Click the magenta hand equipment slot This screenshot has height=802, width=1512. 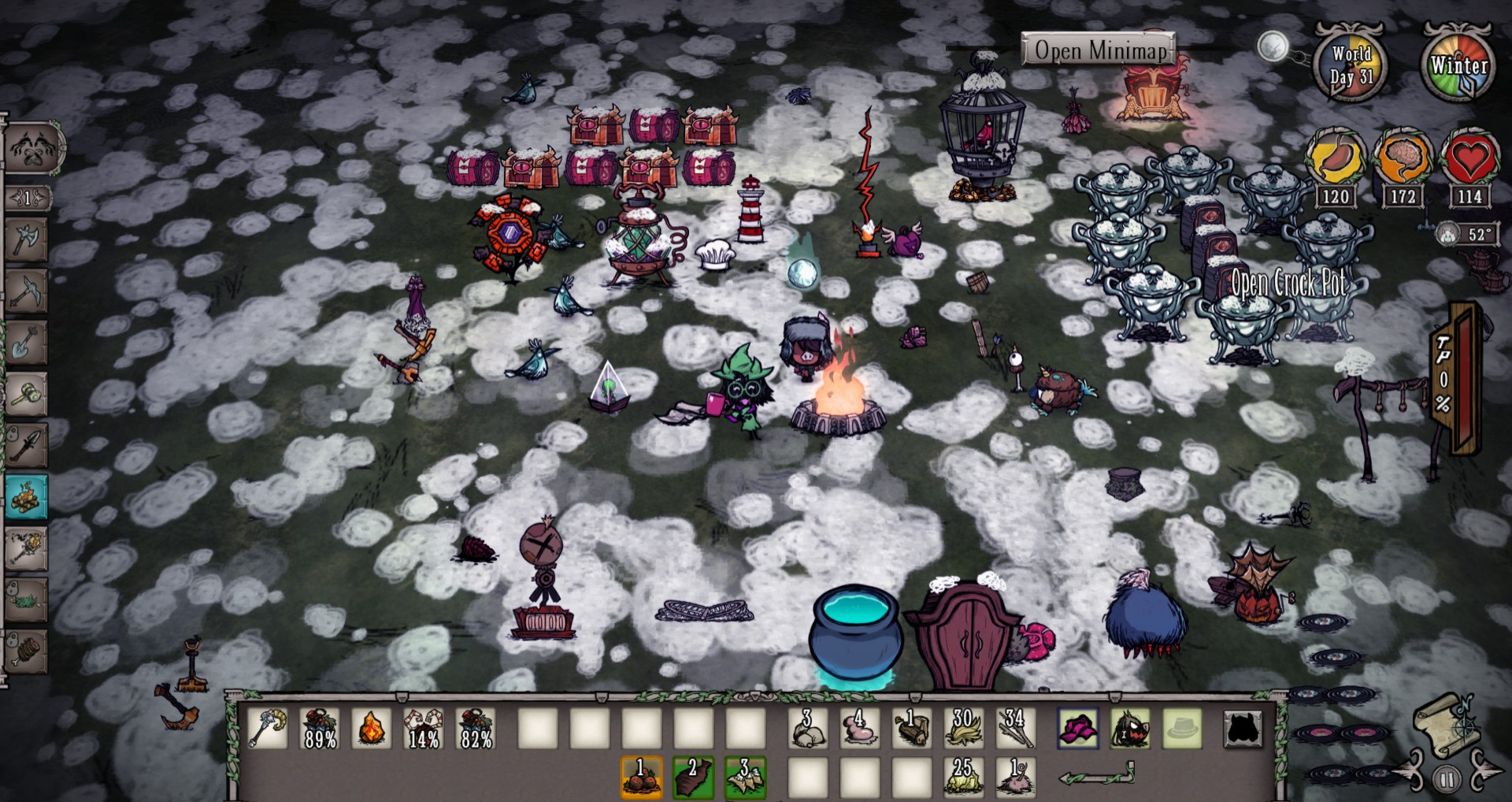coord(1078,727)
